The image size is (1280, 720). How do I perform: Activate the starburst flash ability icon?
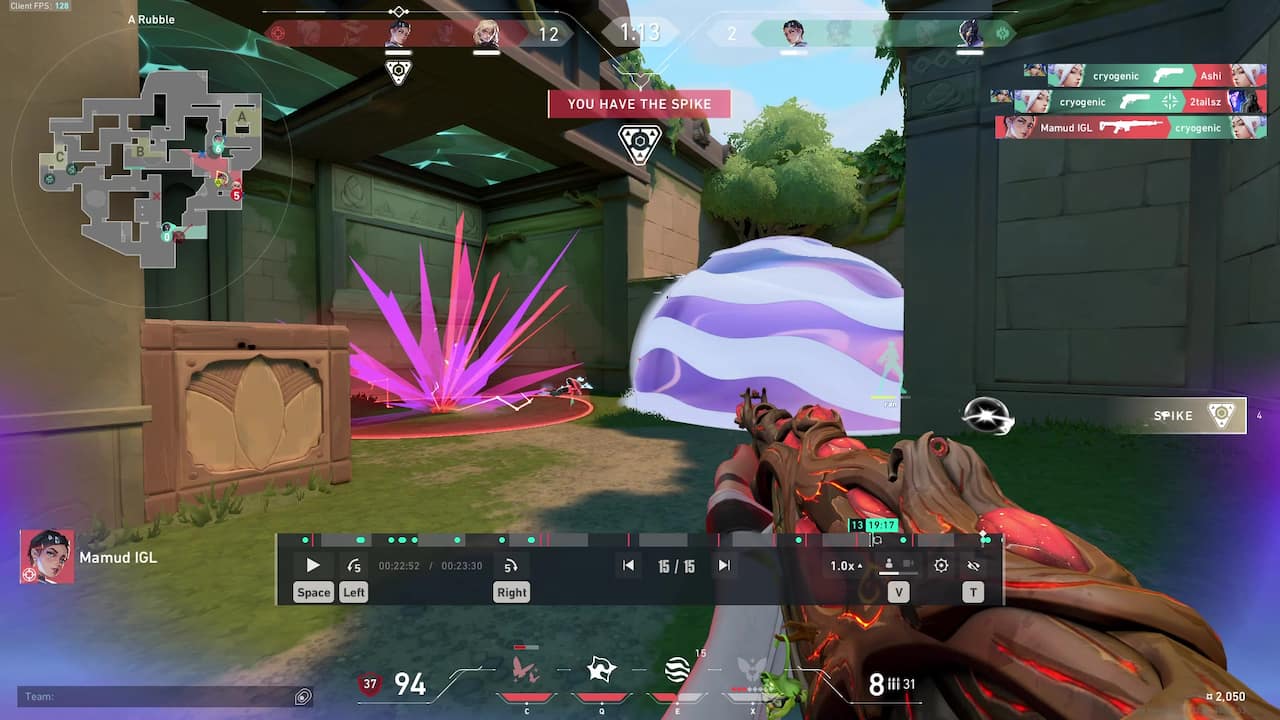pyautogui.click(x=601, y=670)
